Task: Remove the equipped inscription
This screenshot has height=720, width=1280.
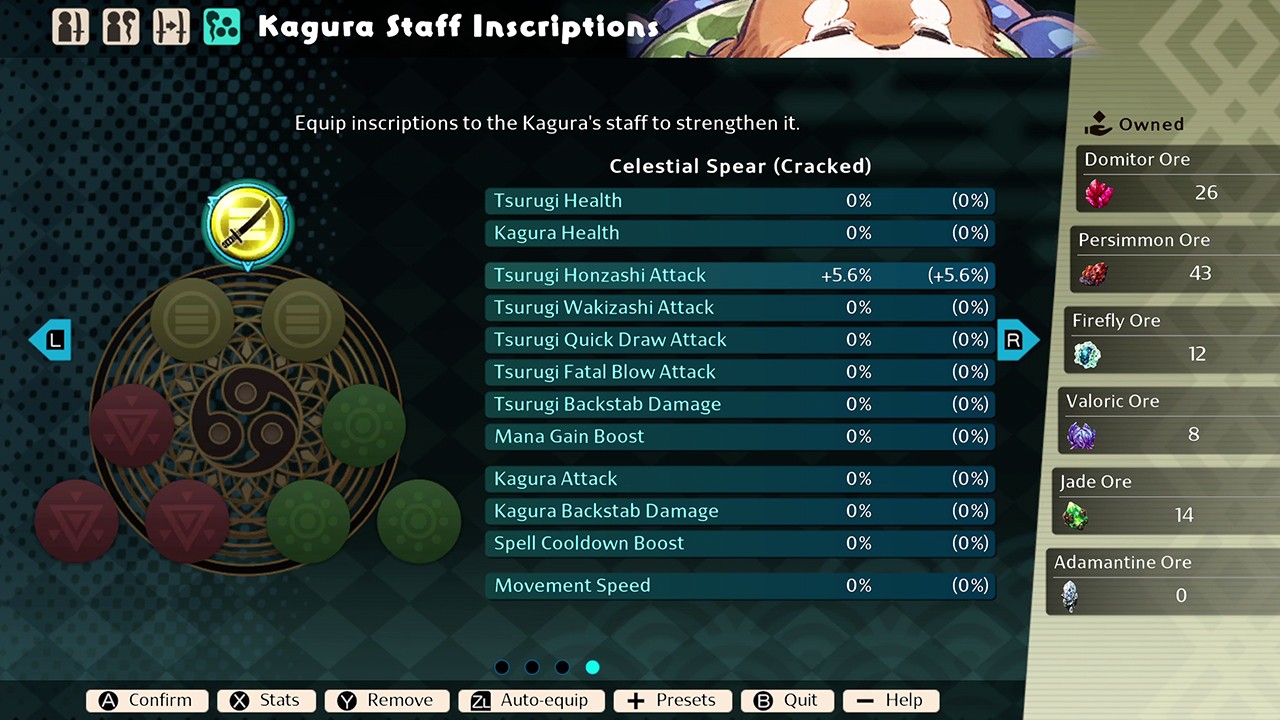Action: pyautogui.click(x=386, y=700)
